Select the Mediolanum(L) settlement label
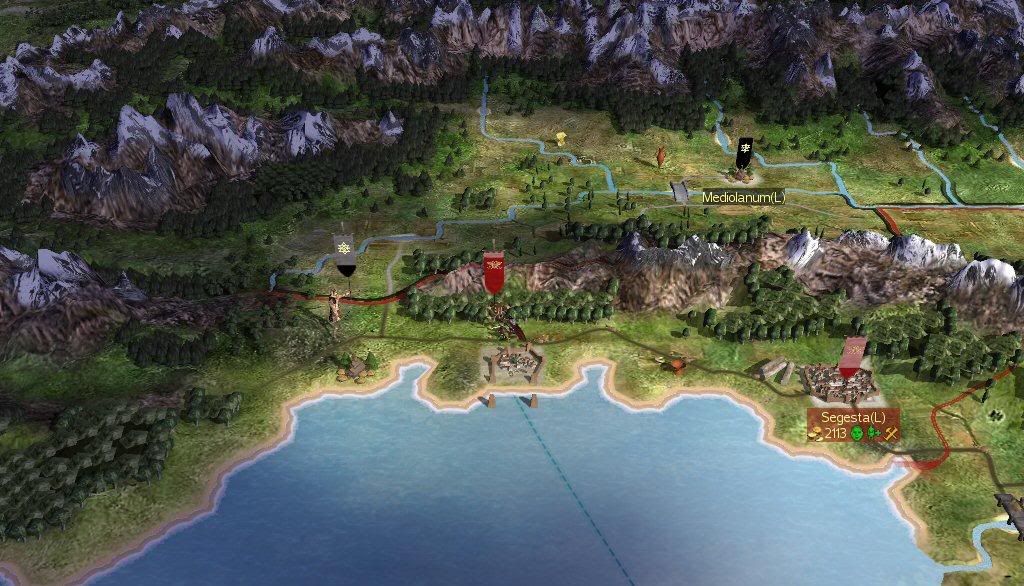This screenshot has width=1024, height=586. (743, 198)
